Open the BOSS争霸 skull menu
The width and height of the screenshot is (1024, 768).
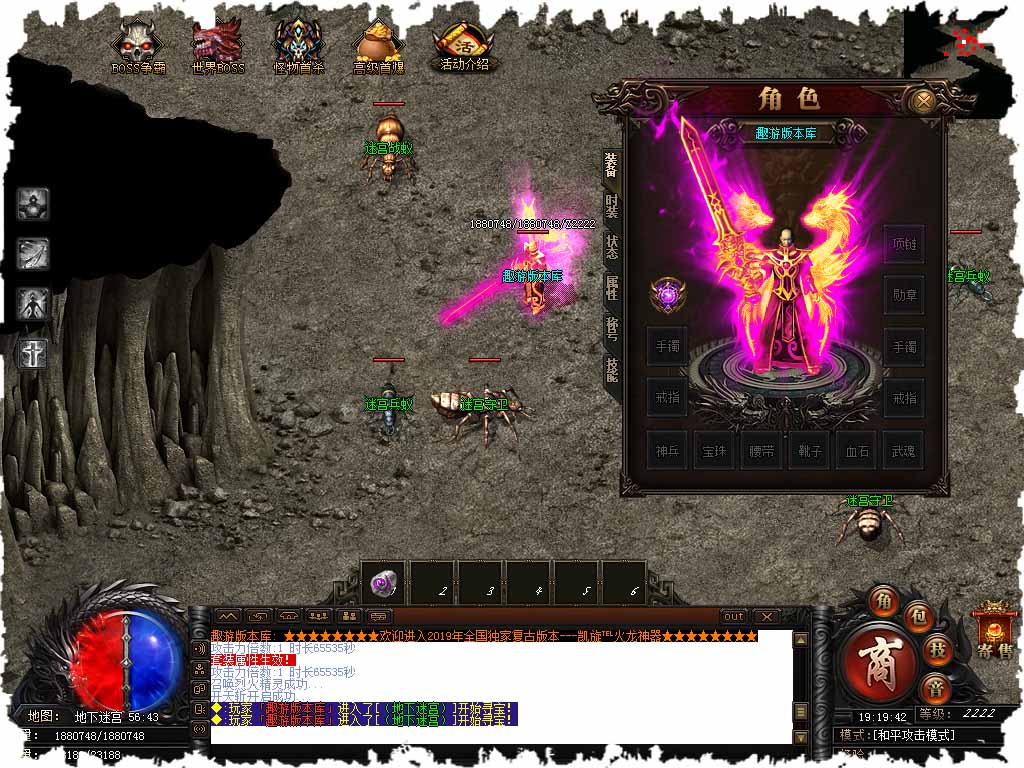coord(138,45)
